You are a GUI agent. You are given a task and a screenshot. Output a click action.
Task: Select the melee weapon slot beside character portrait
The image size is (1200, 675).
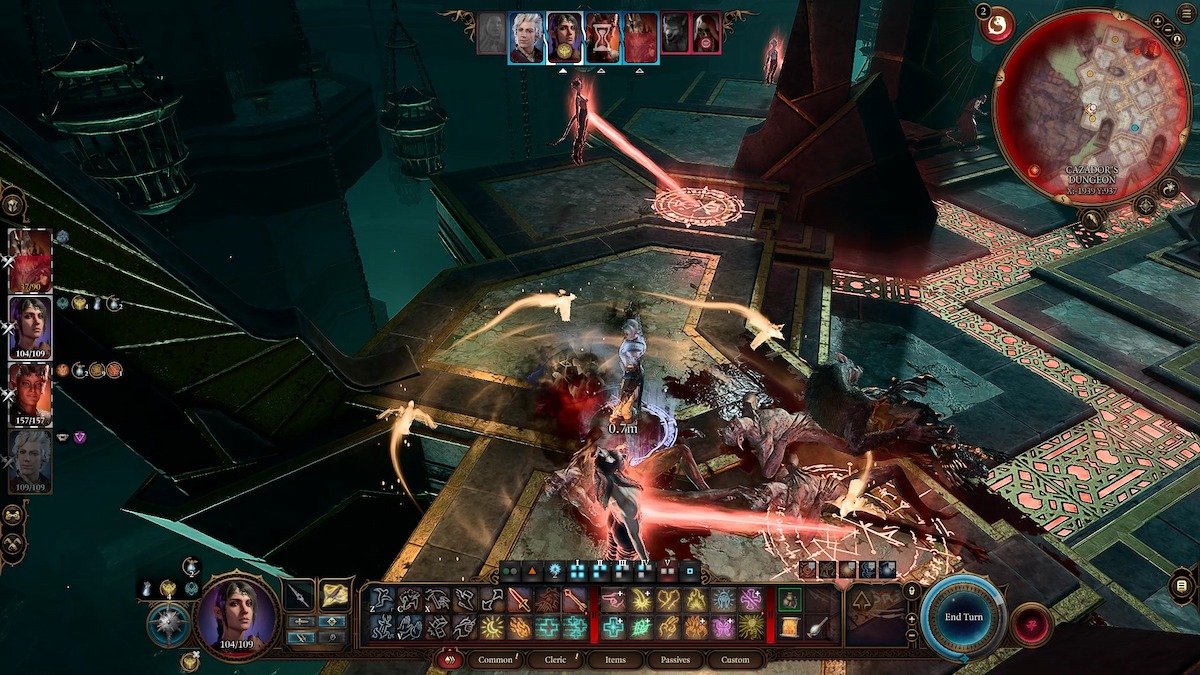click(x=298, y=596)
